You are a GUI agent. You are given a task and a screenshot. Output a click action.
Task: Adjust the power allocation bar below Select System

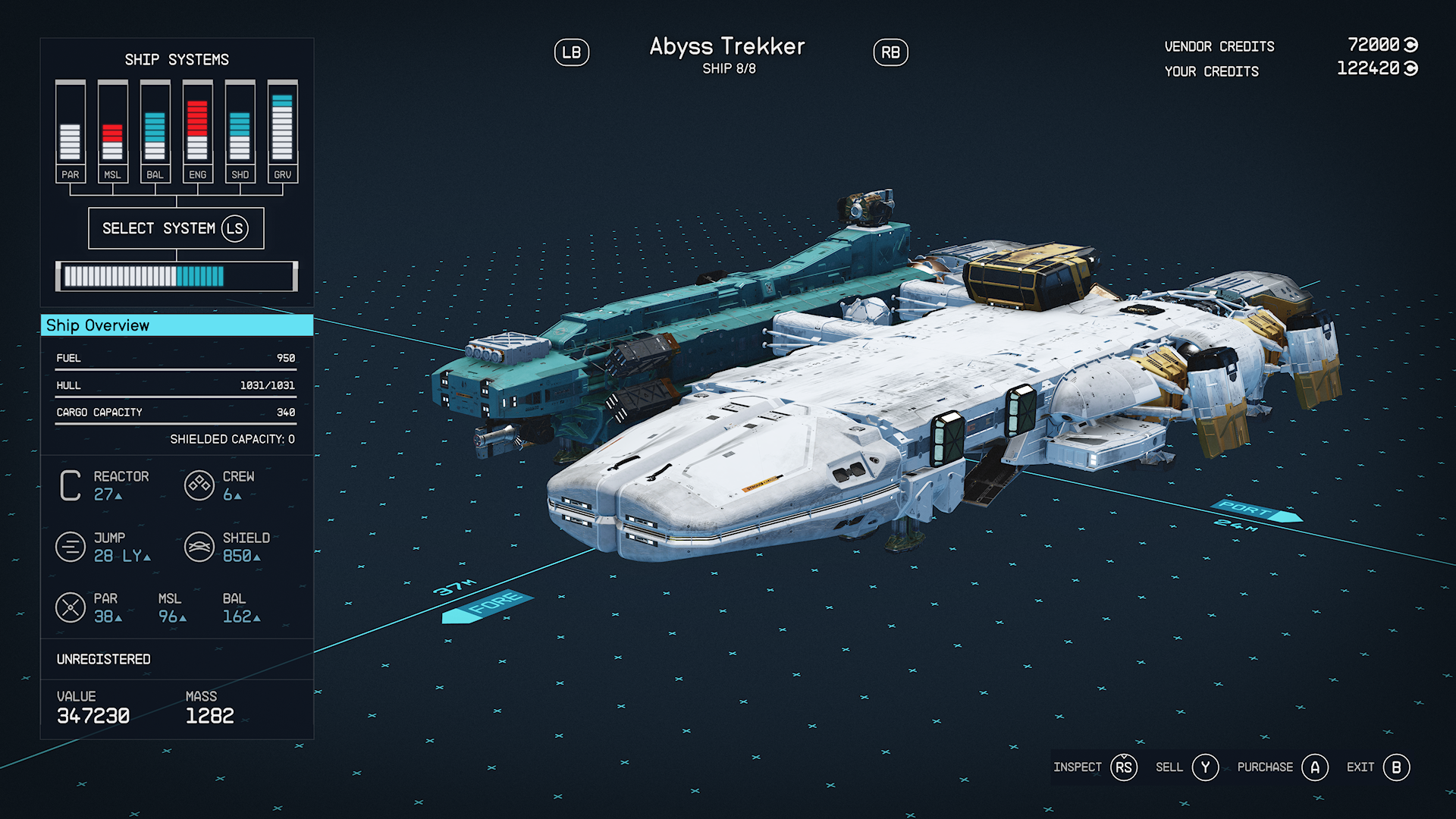(x=176, y=276)
